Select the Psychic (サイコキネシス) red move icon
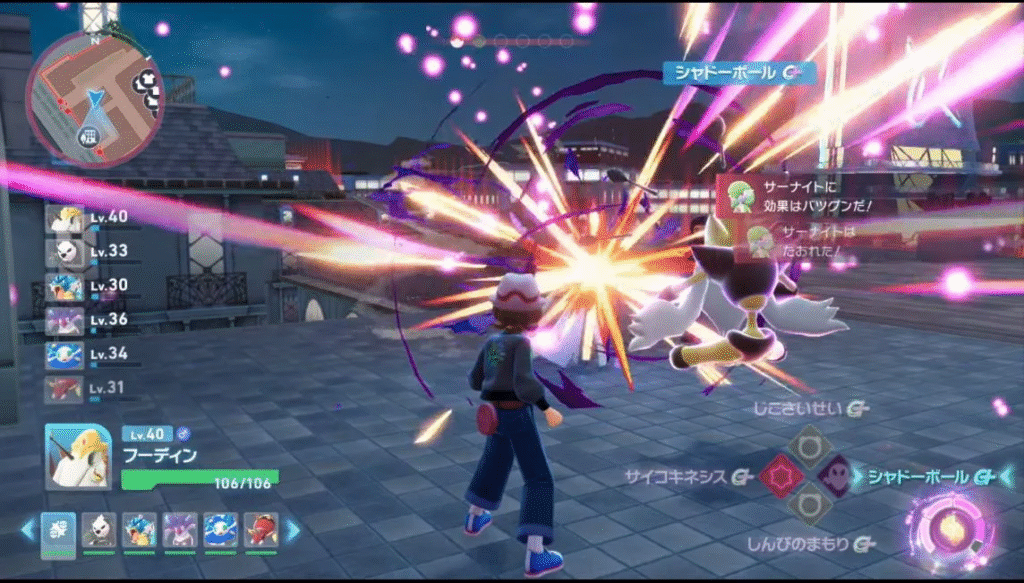 click(779, 477)
